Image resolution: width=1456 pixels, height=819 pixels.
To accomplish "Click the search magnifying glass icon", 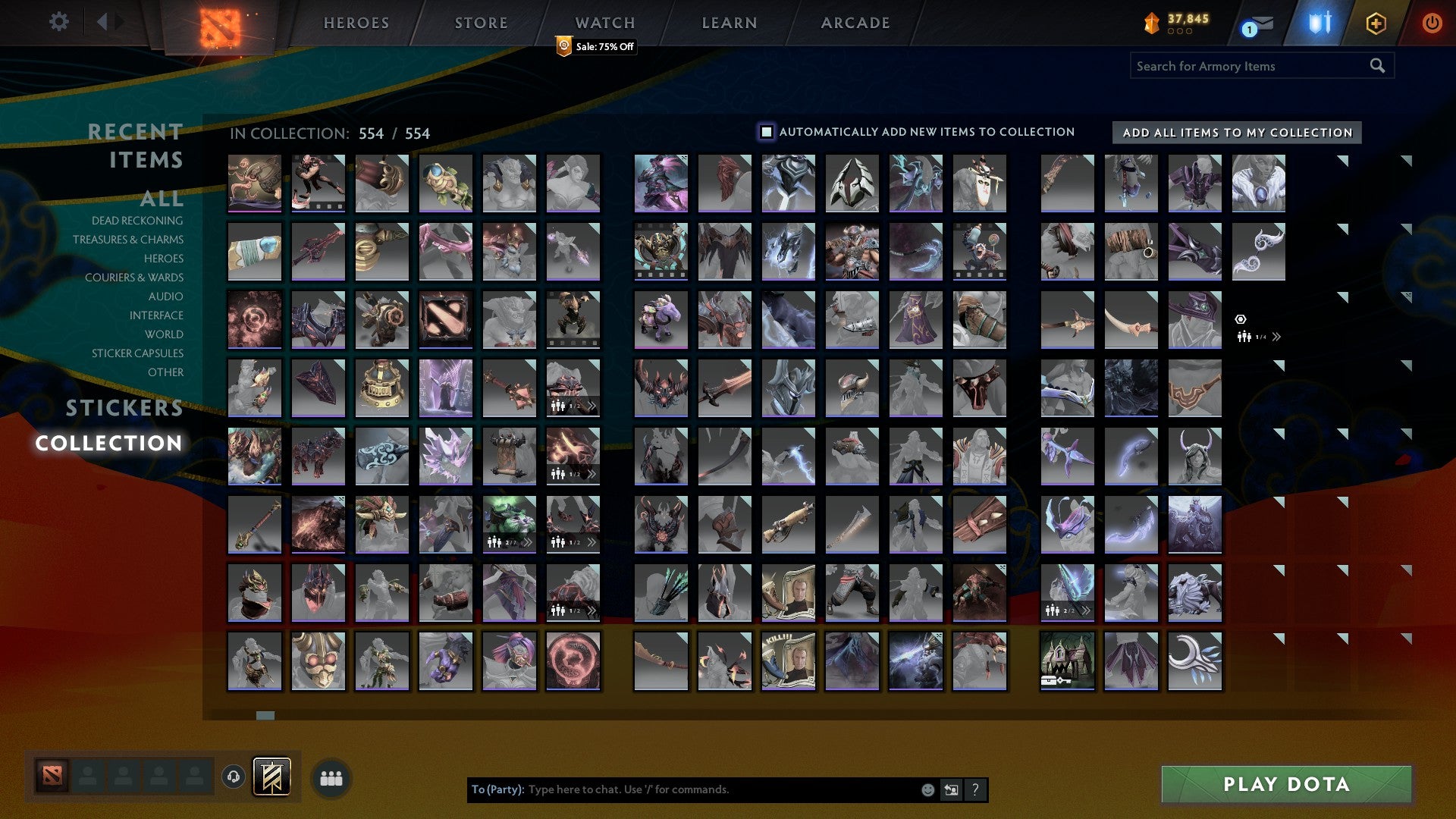I will (x=1378, y=66).
